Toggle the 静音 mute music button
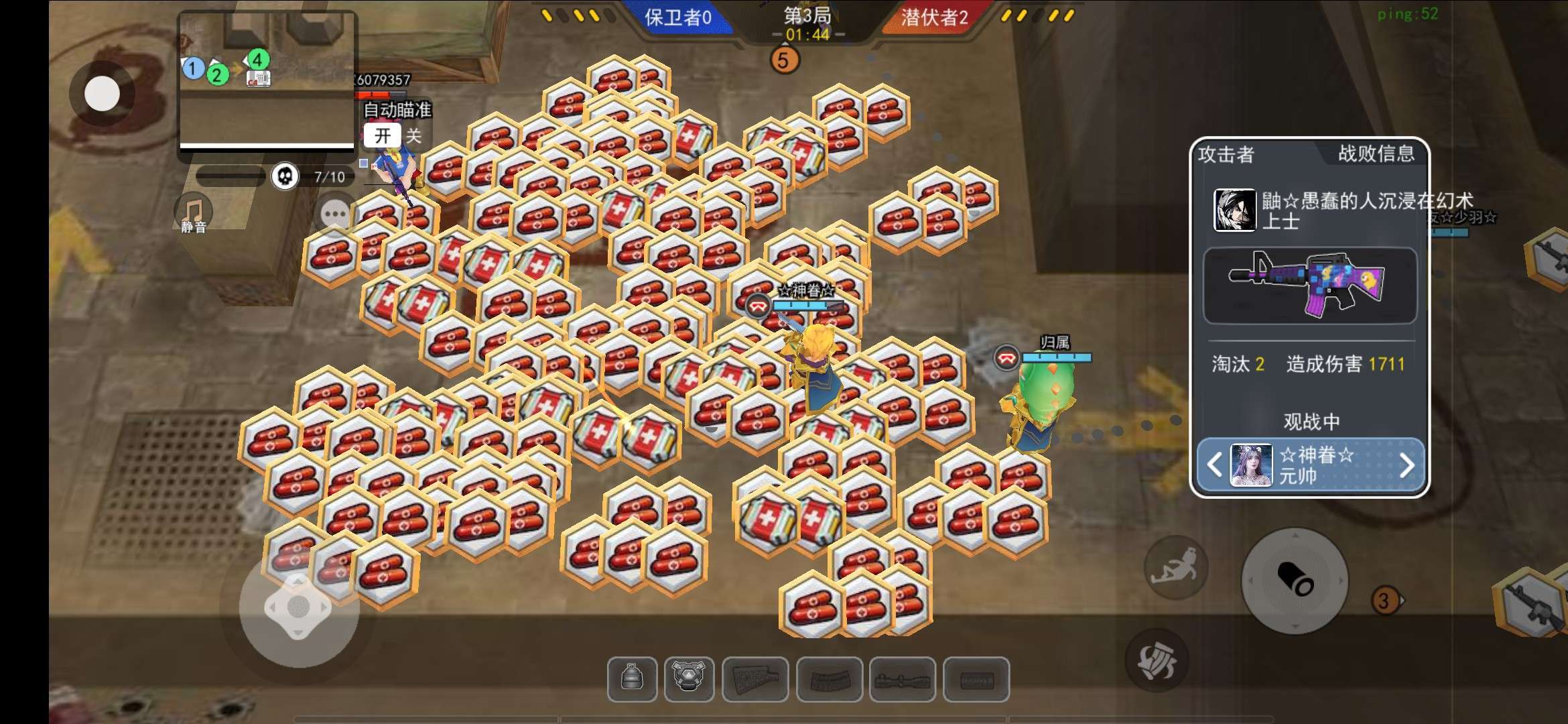The height and width of the screenshot is (724, 1568). click(194, 213)
